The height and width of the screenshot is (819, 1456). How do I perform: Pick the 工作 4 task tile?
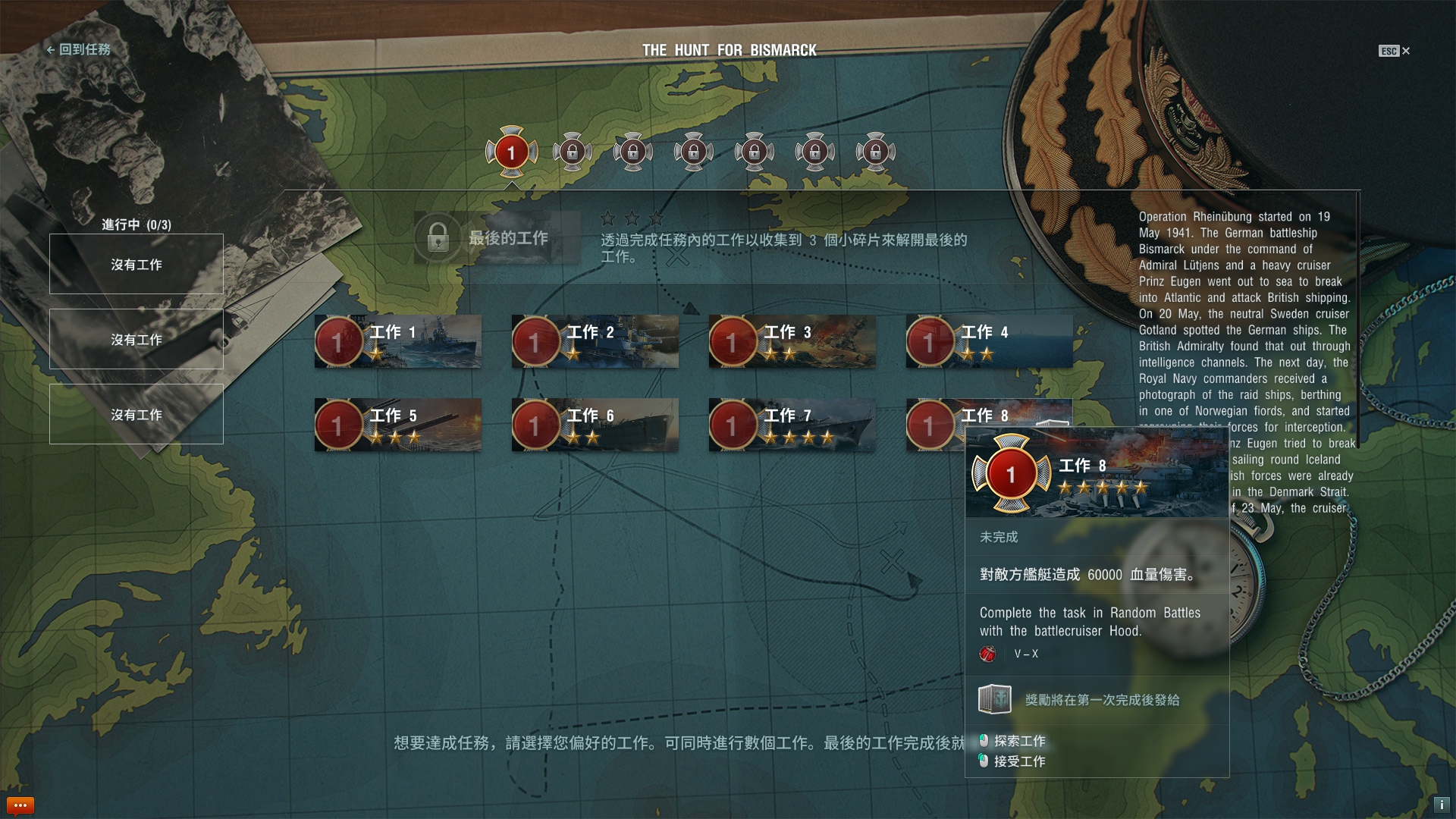[990, 342]
